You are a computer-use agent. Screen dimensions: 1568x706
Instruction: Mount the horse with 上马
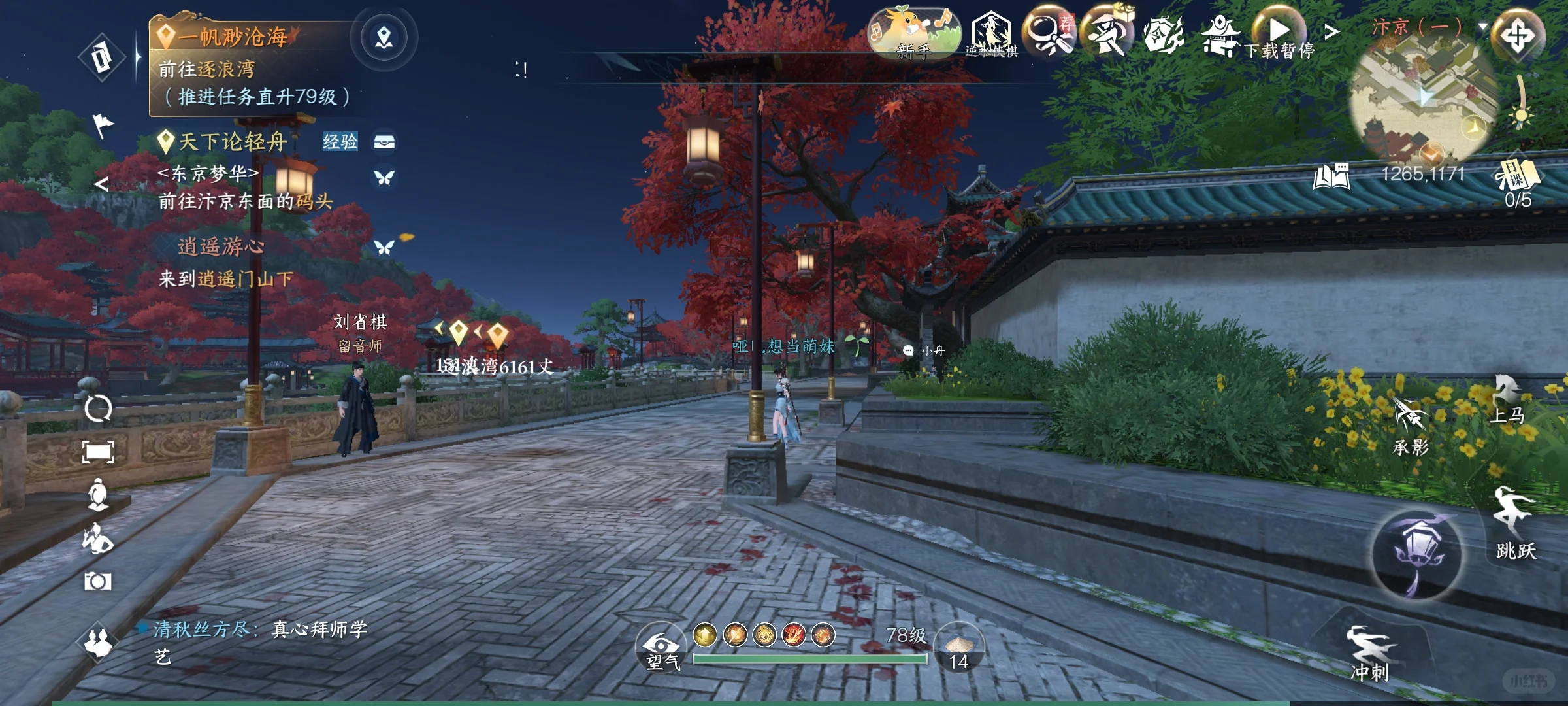click(1508, 400)
